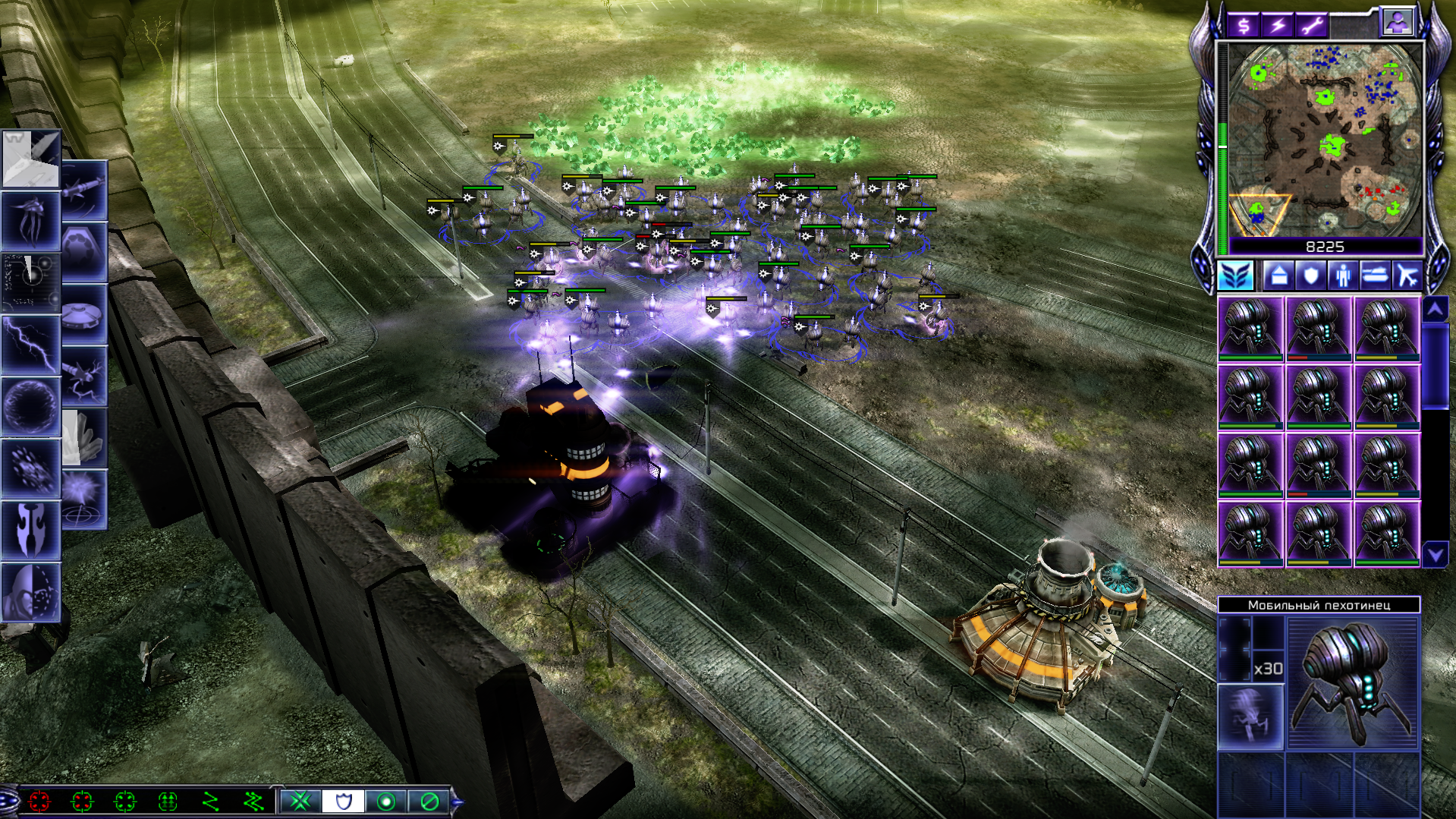1456x819 pixels.
Task: Click the unit list down arrow
Action: (x=1435, y=555)
